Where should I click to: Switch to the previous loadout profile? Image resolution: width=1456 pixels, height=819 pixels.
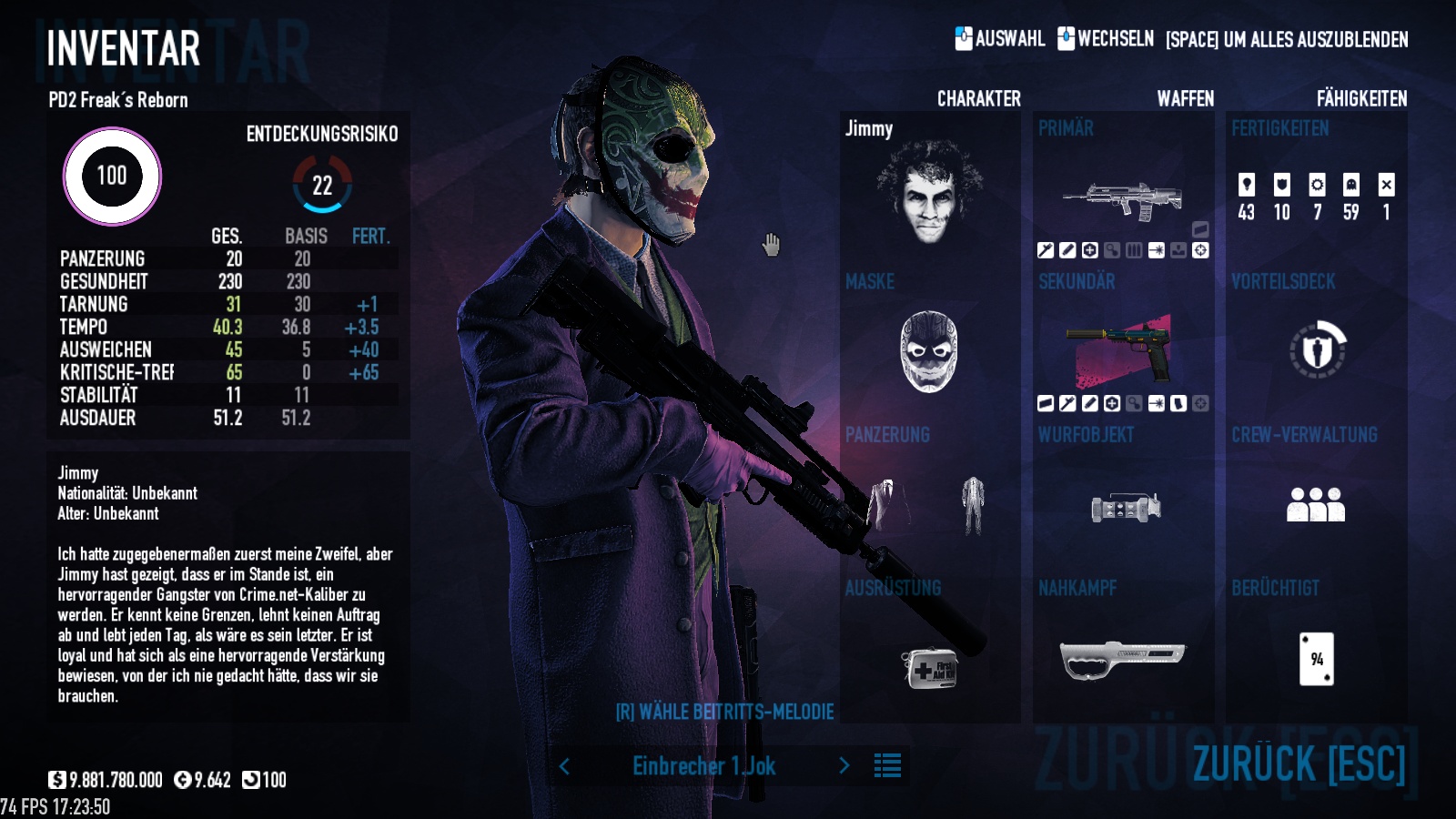pos(564,766)
